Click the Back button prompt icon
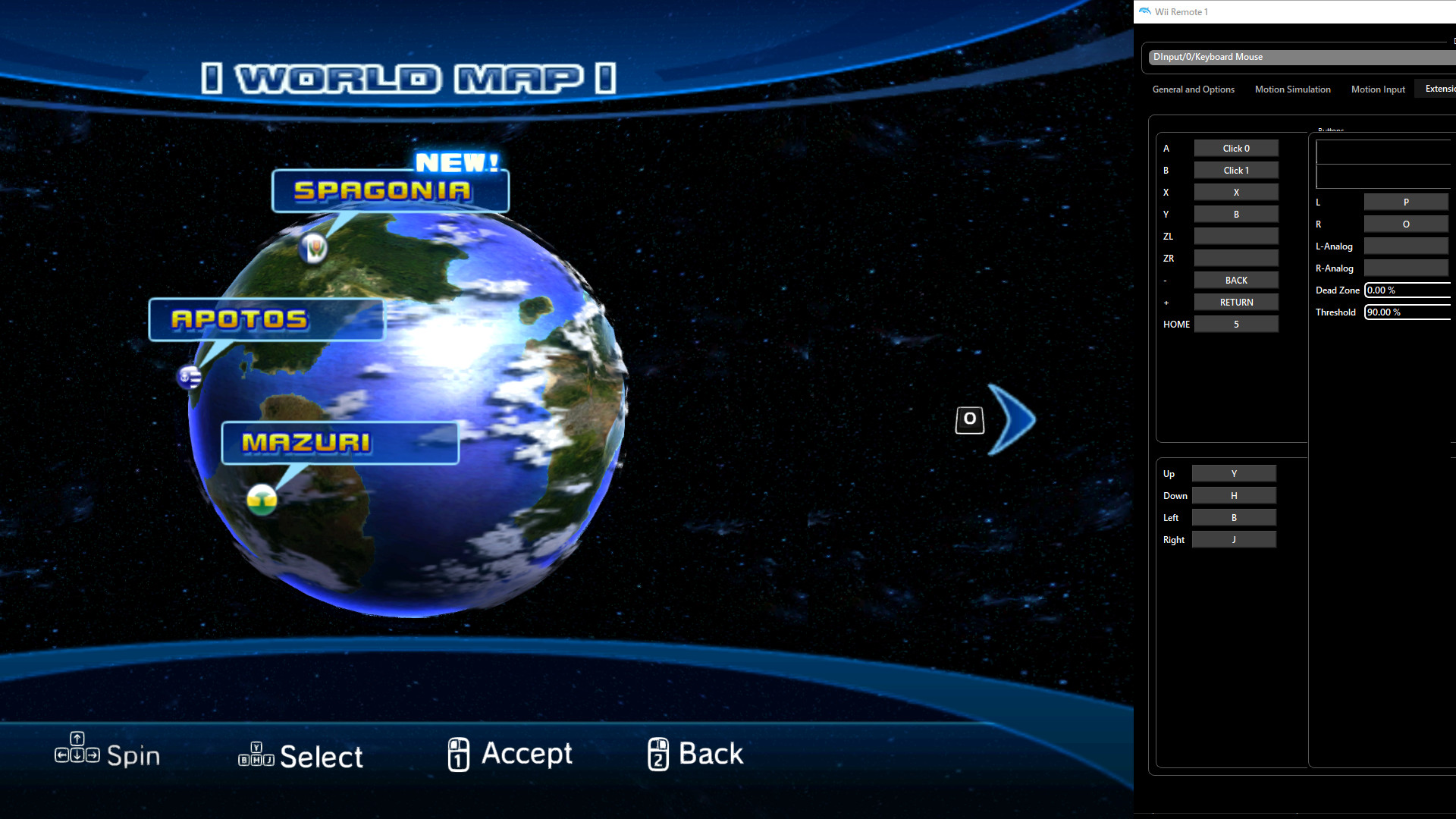The height and width of the screenshot is (819, 1456). (659, 754)
